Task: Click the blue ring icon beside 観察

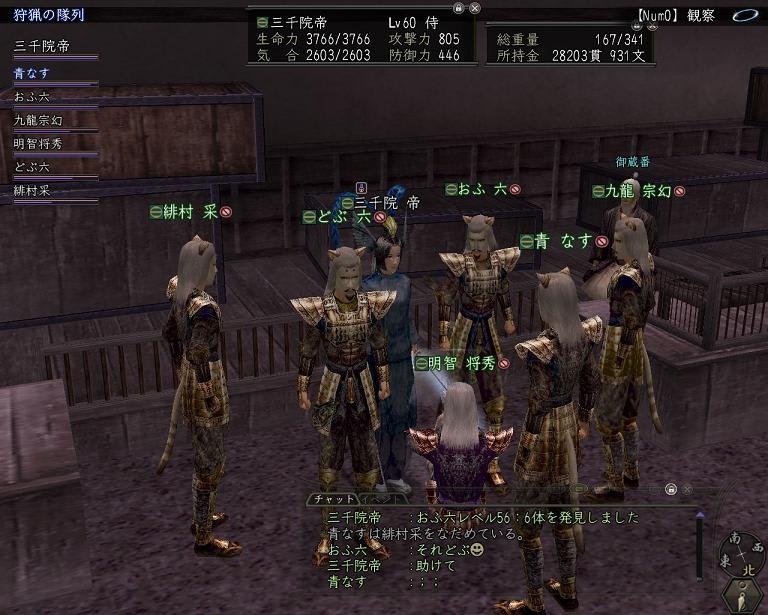Action: click(x=743, y=16)
